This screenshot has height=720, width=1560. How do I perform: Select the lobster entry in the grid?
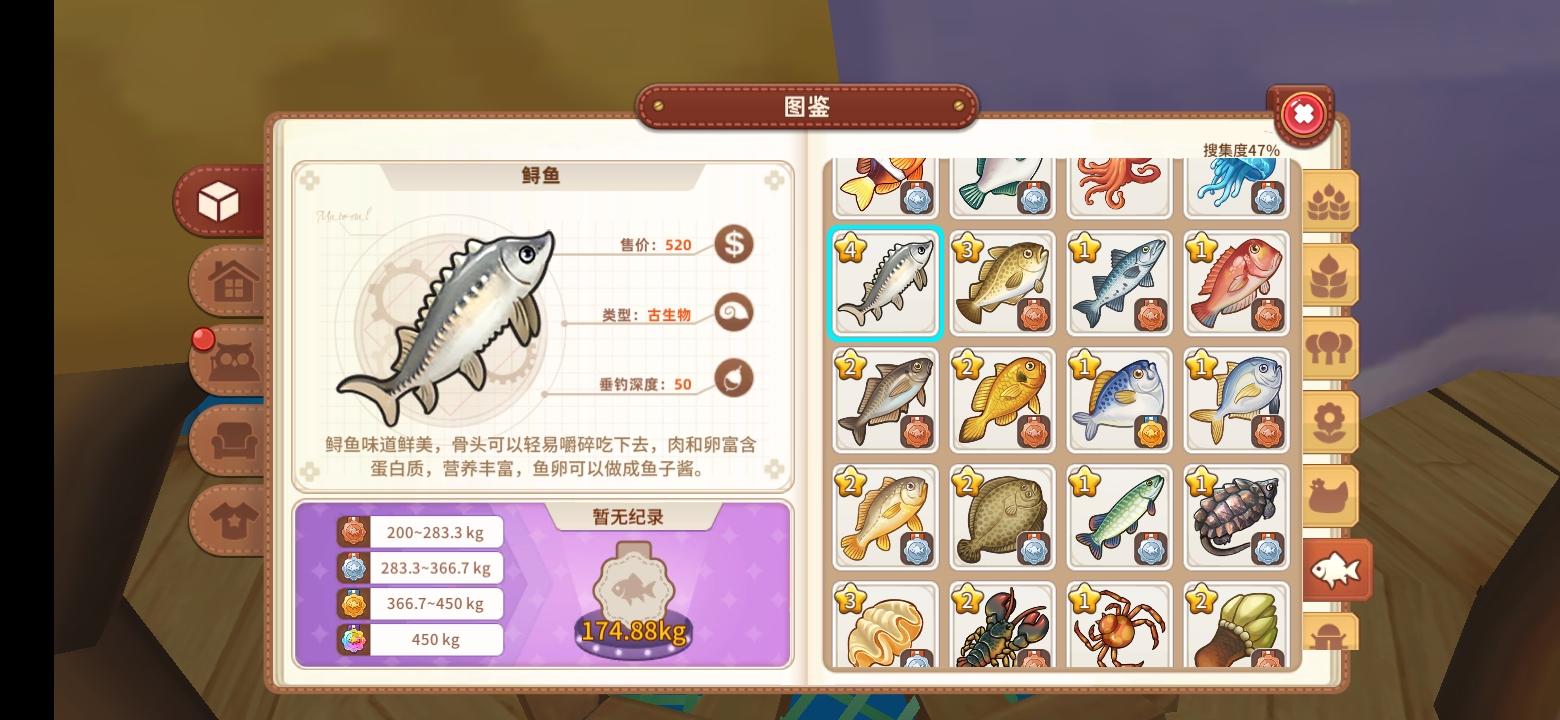1002,628
